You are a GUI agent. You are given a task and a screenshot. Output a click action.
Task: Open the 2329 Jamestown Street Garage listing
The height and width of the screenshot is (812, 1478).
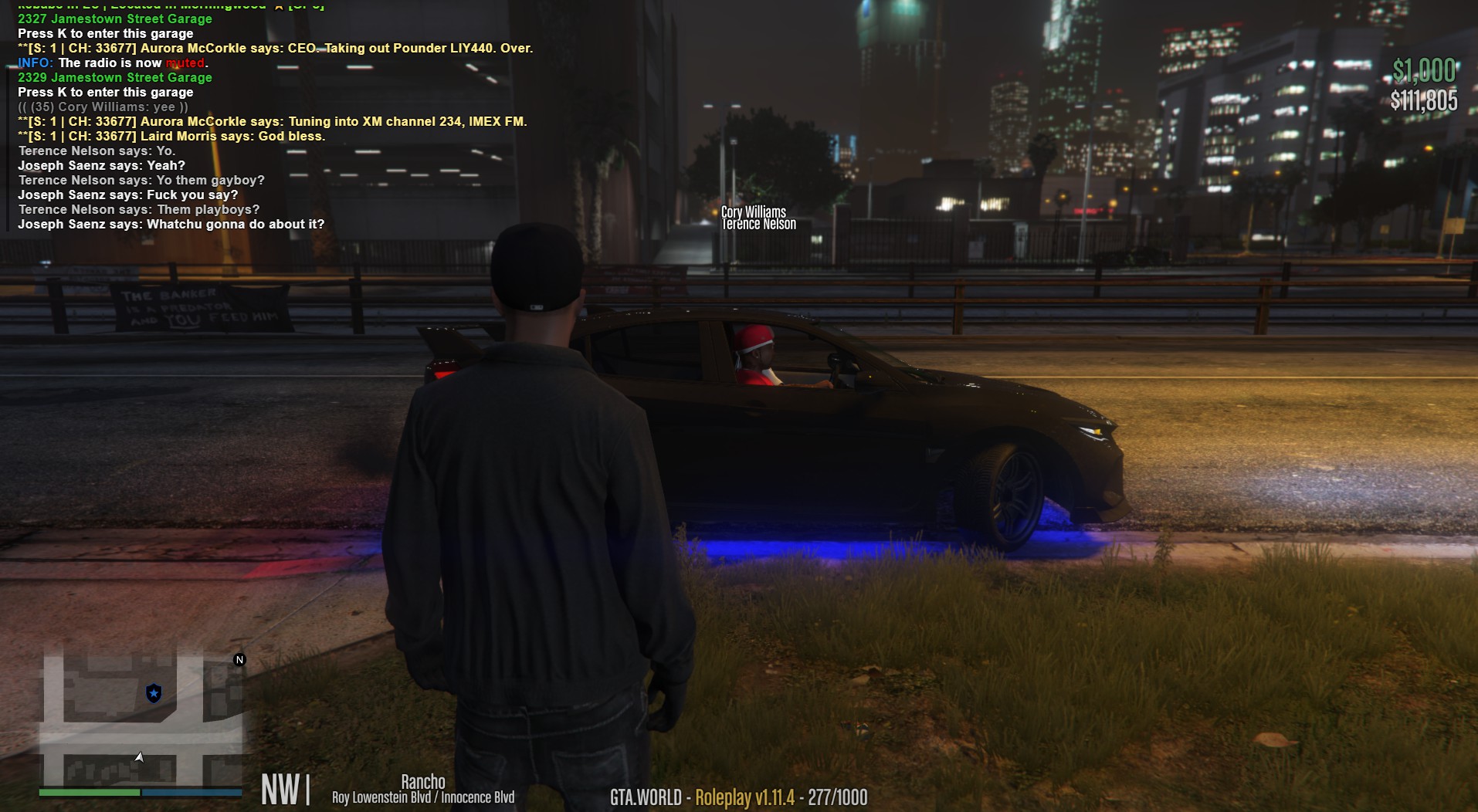114,77
